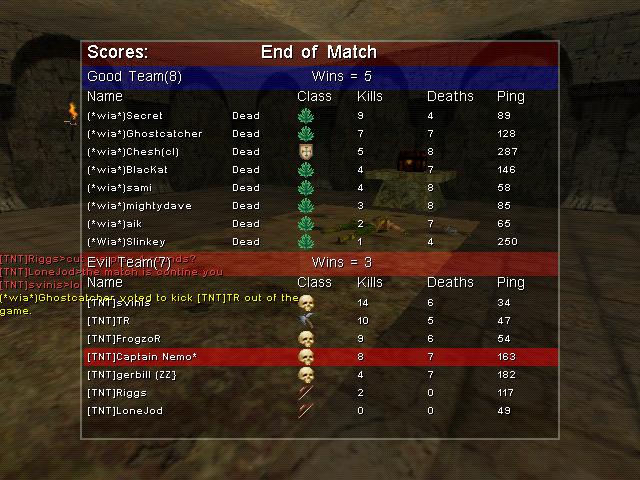The image size is (640, 480).
Task: Select the [TNT]FrogzoR scoreboard entry
Action: pyautogui.click(x=320, y=339)
